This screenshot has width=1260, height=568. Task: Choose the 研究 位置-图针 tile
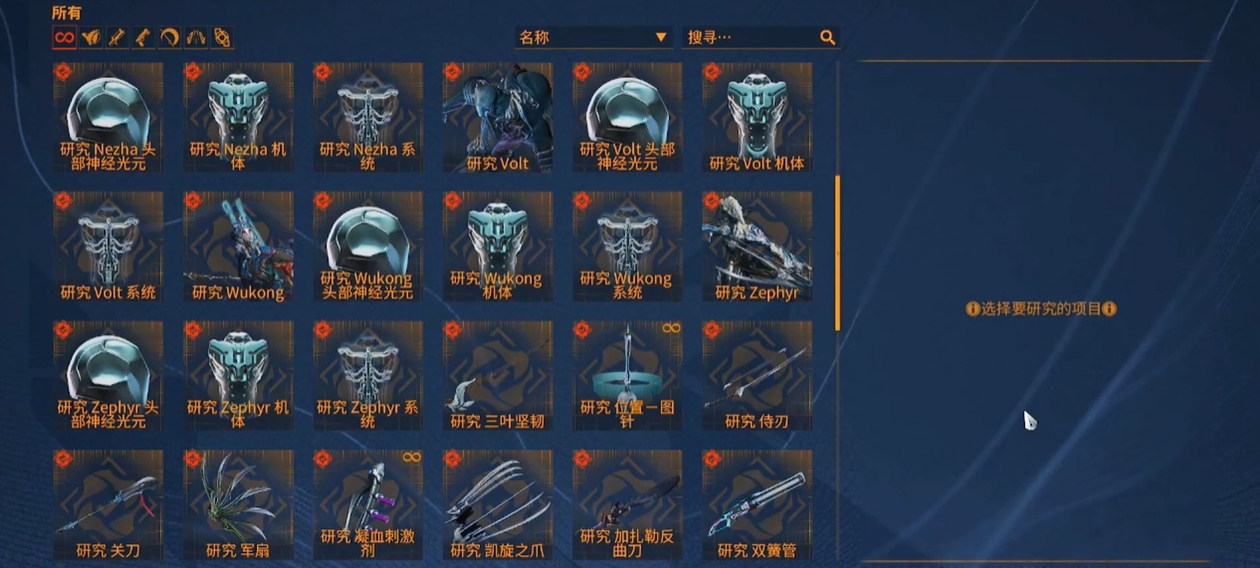point(627,375)
